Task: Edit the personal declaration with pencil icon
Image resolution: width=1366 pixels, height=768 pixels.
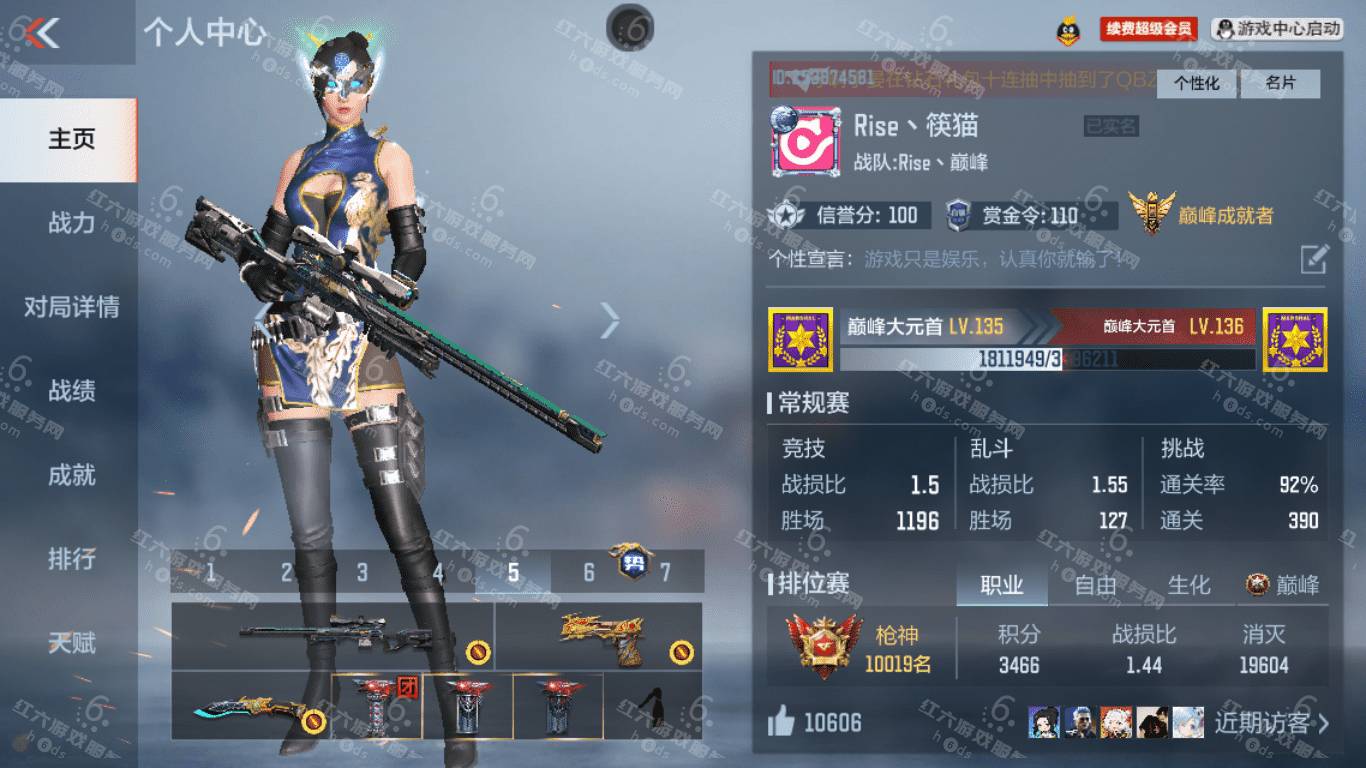Action: pos(1313,259)
